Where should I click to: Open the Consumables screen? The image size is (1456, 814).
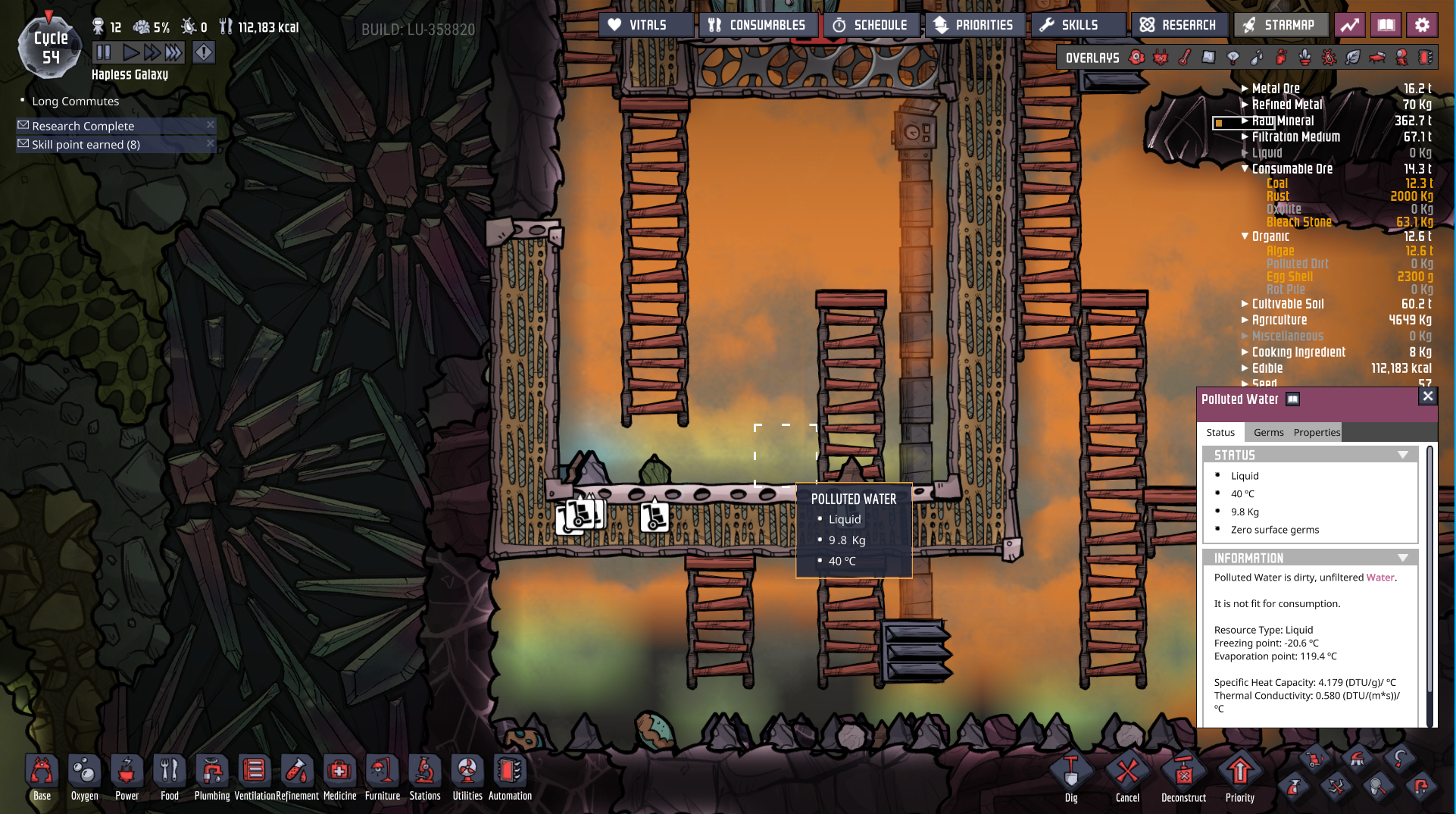point(758,25)
